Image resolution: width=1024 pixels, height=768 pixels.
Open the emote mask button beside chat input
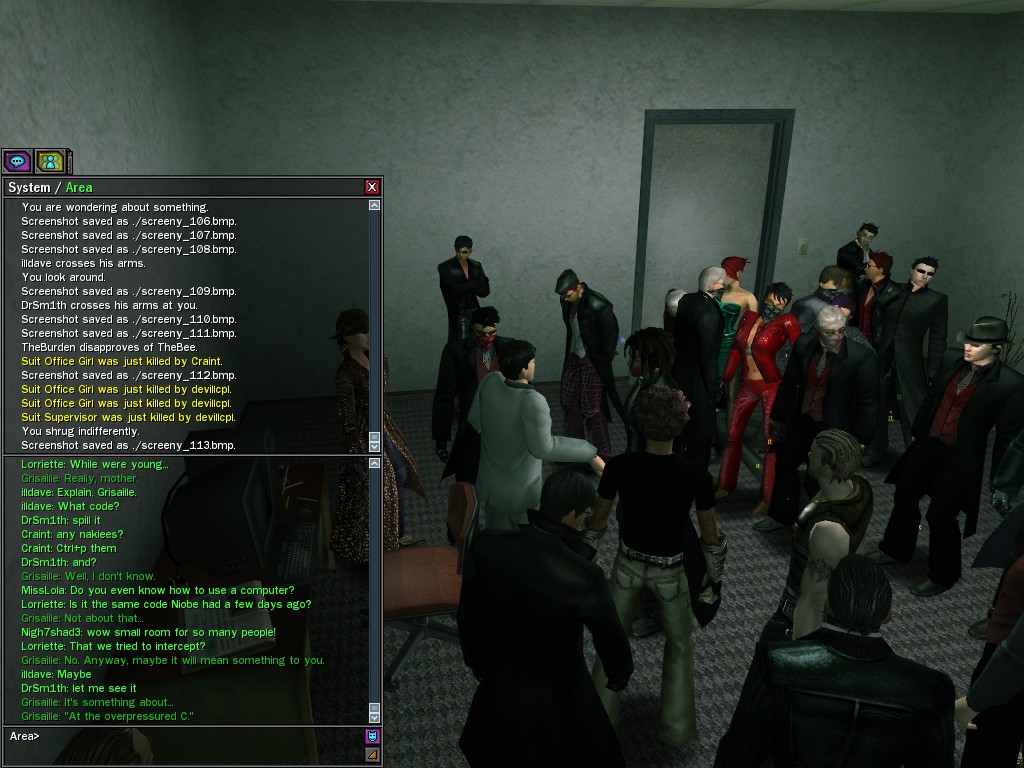coord(372,736)
